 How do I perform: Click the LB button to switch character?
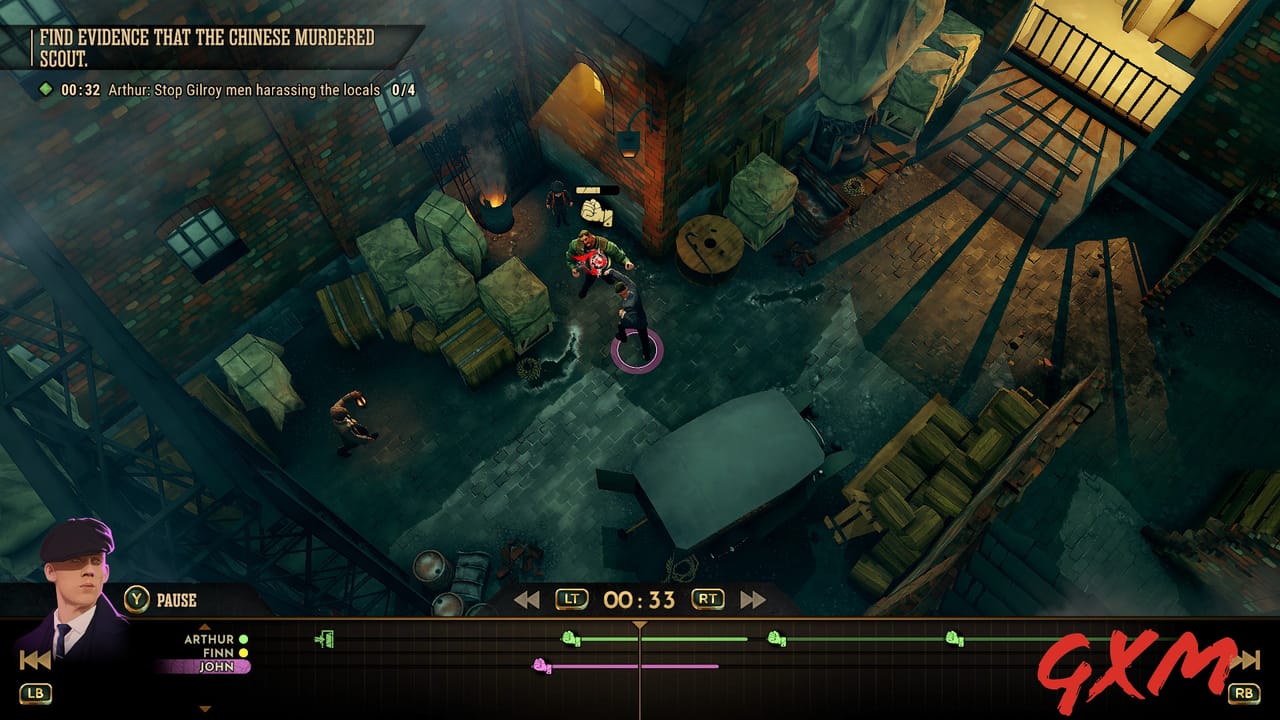(36, 693)
